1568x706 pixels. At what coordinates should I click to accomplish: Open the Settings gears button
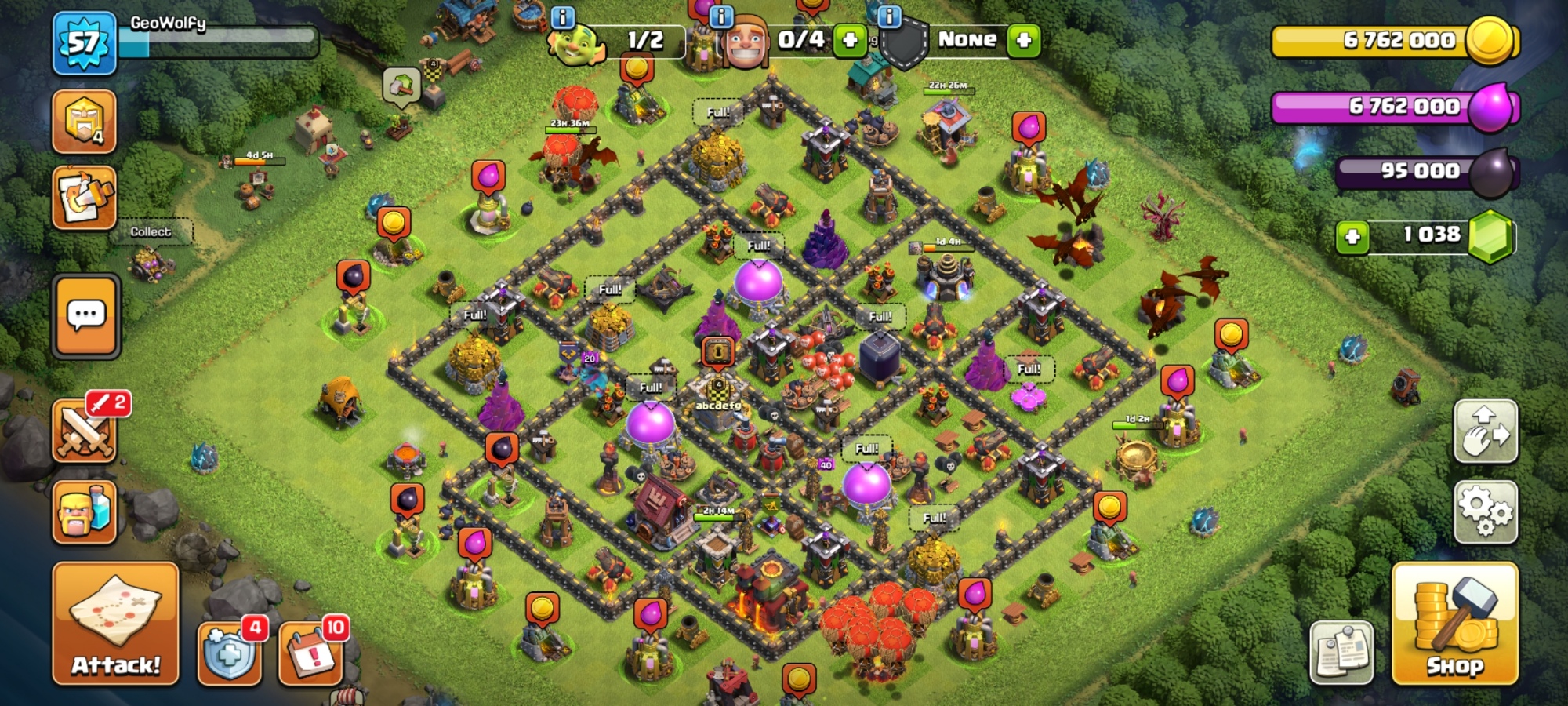[x=1485, y=512]
